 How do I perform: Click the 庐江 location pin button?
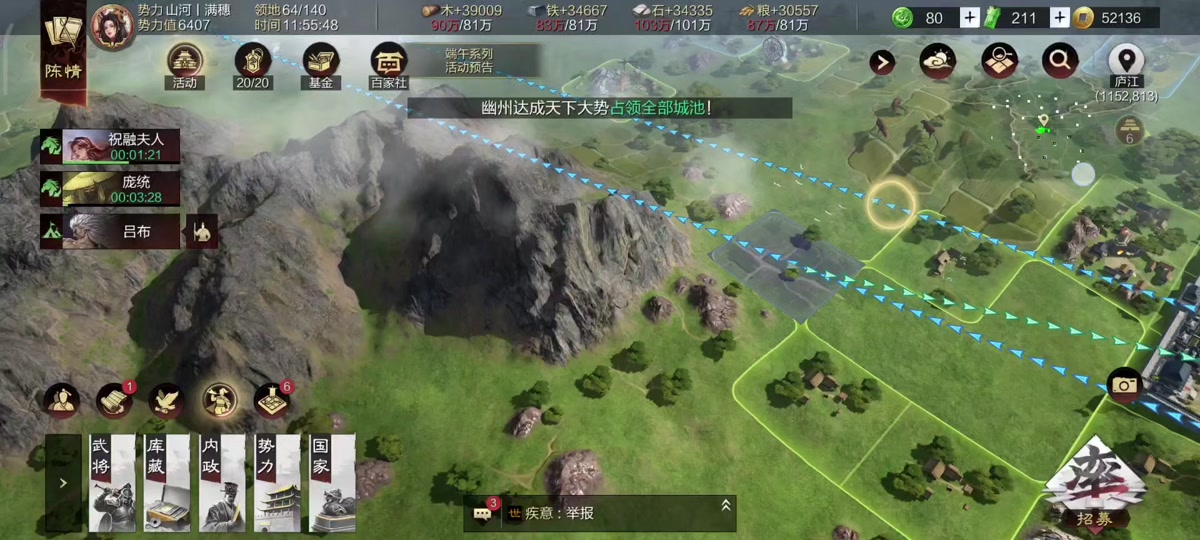[1127, 62]
